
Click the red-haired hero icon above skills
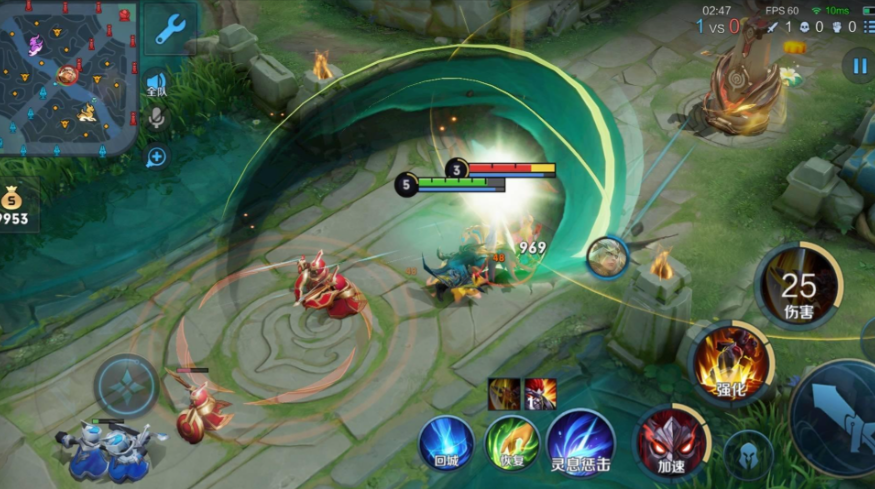(x=541, y=393)
